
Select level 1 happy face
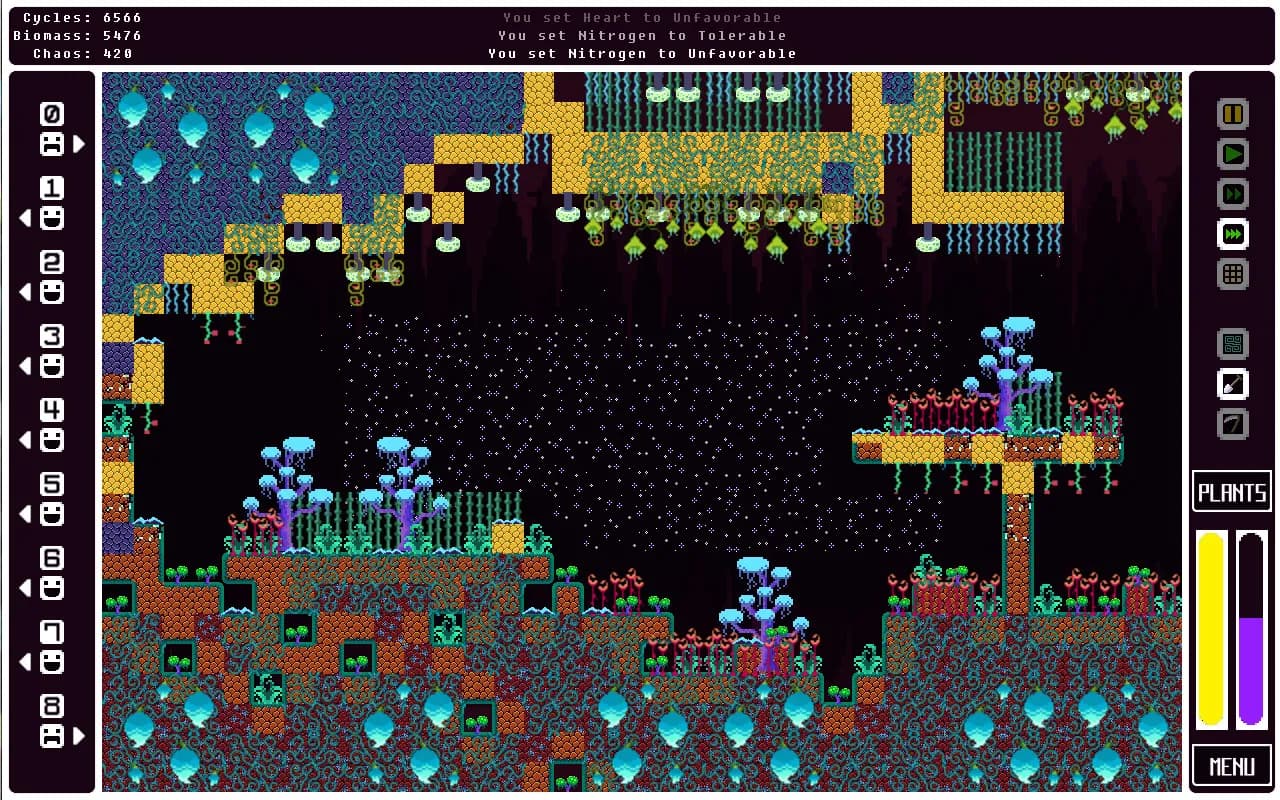click(52, 218)
